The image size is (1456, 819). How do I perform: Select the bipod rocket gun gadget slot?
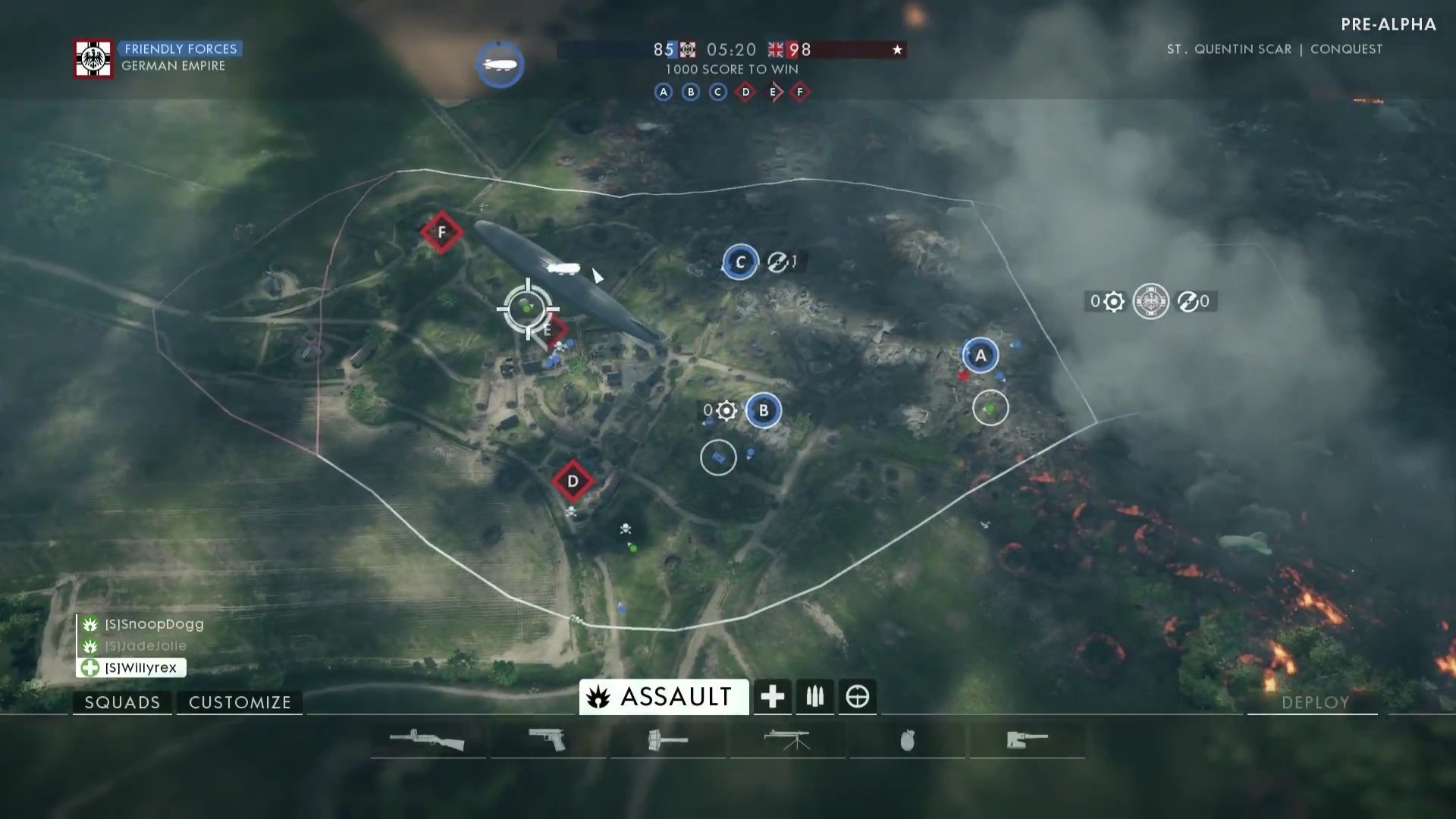[787, 739]
